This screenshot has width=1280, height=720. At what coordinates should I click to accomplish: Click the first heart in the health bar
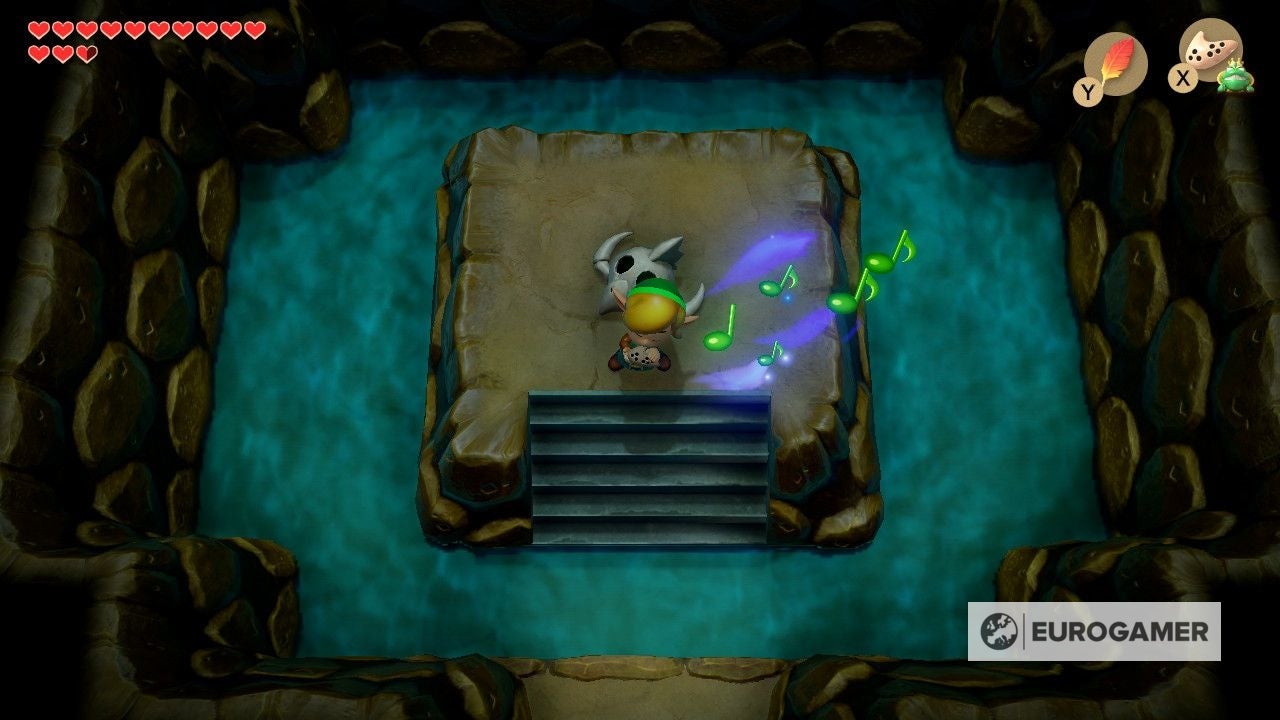click(39, 30)
